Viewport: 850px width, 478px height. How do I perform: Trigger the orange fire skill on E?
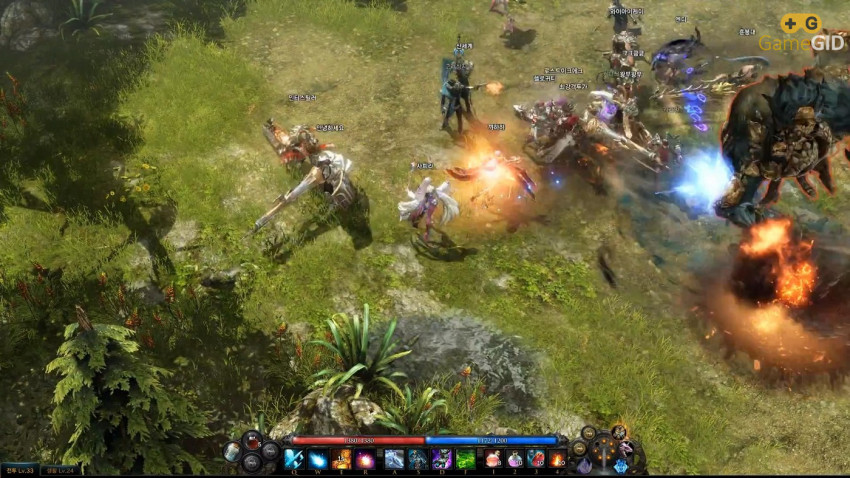point(342,459)
